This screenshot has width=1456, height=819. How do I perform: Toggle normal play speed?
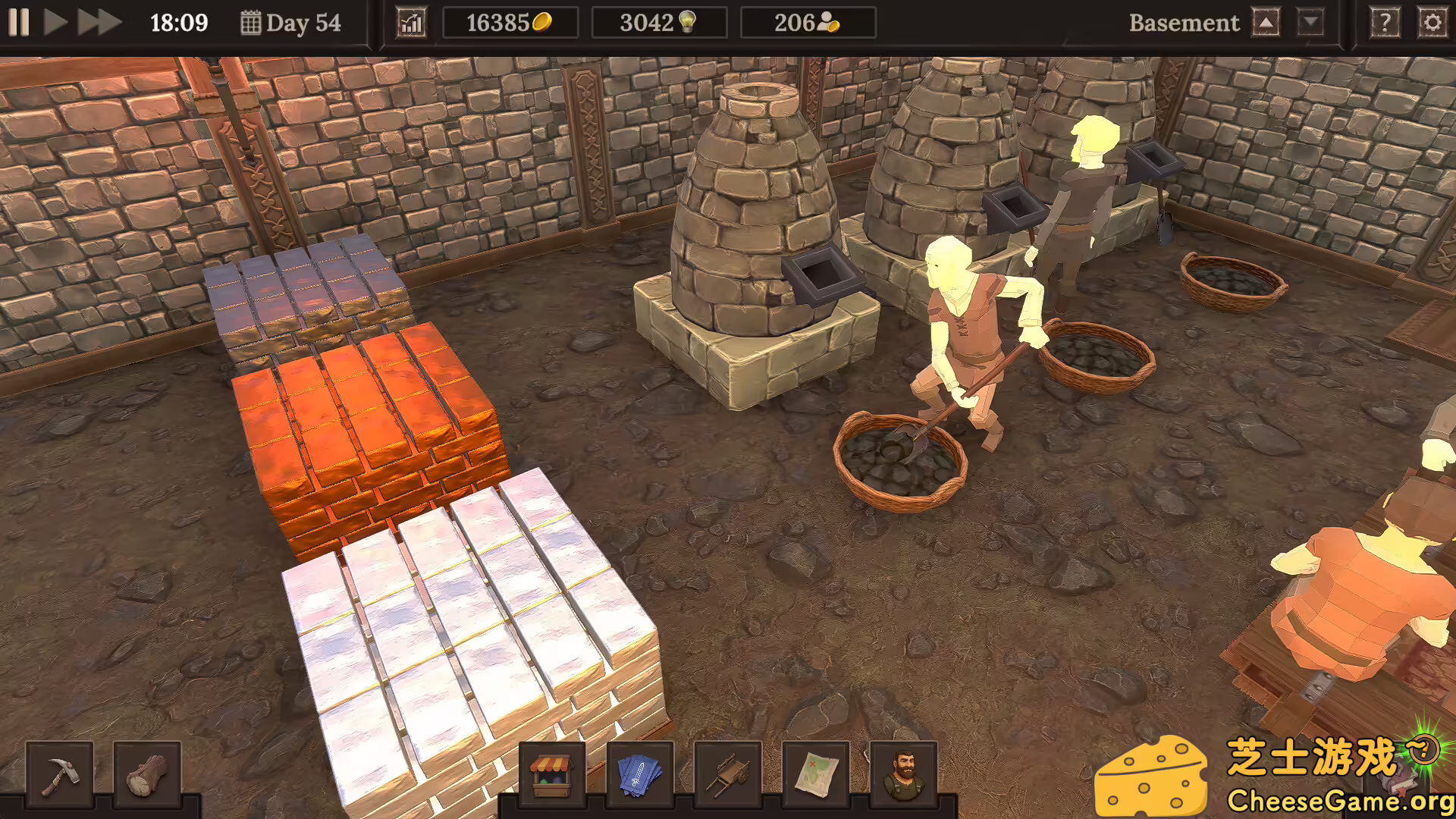(56, 22)
